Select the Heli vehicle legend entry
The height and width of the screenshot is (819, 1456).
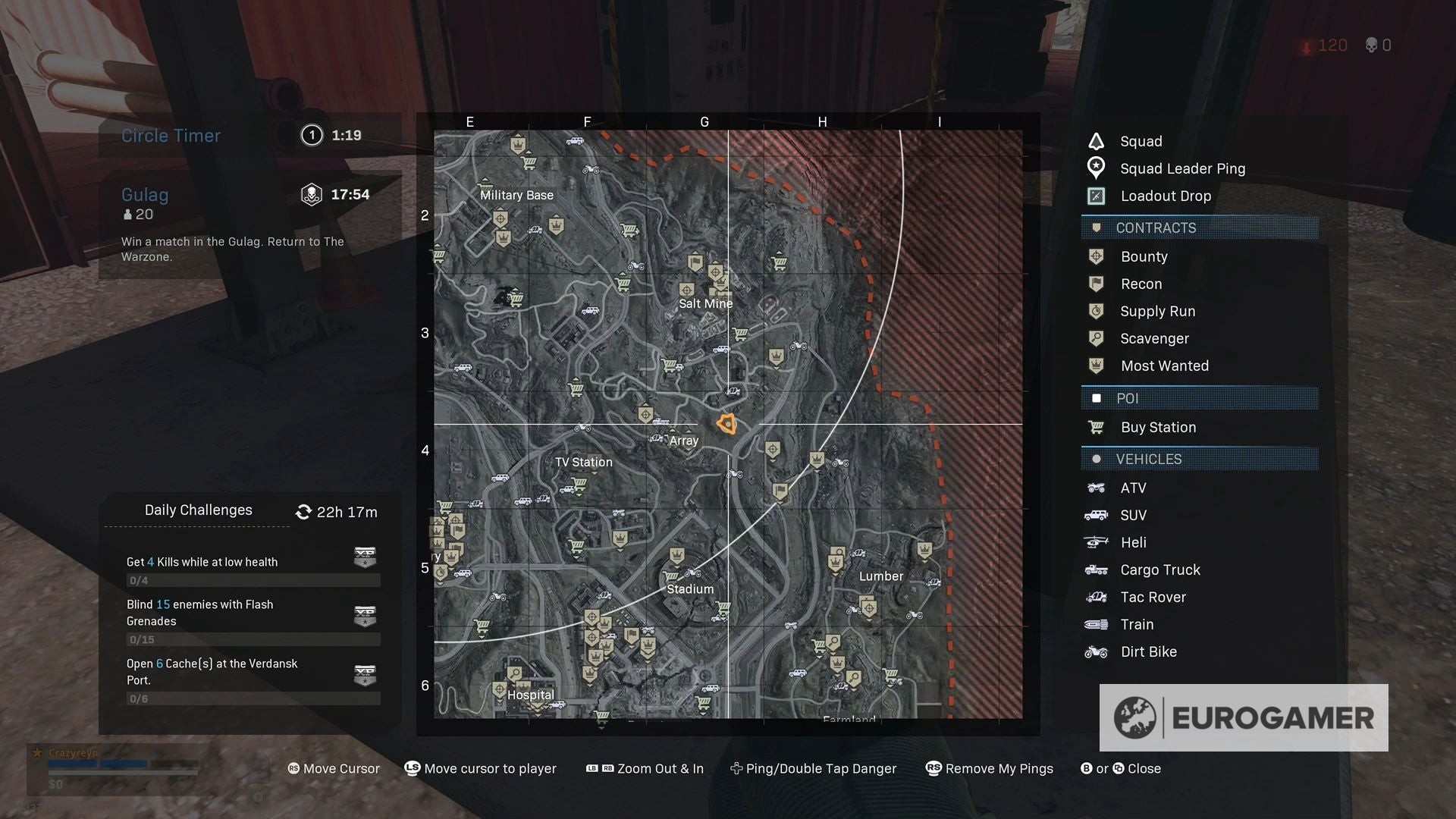coord(1133,542)
